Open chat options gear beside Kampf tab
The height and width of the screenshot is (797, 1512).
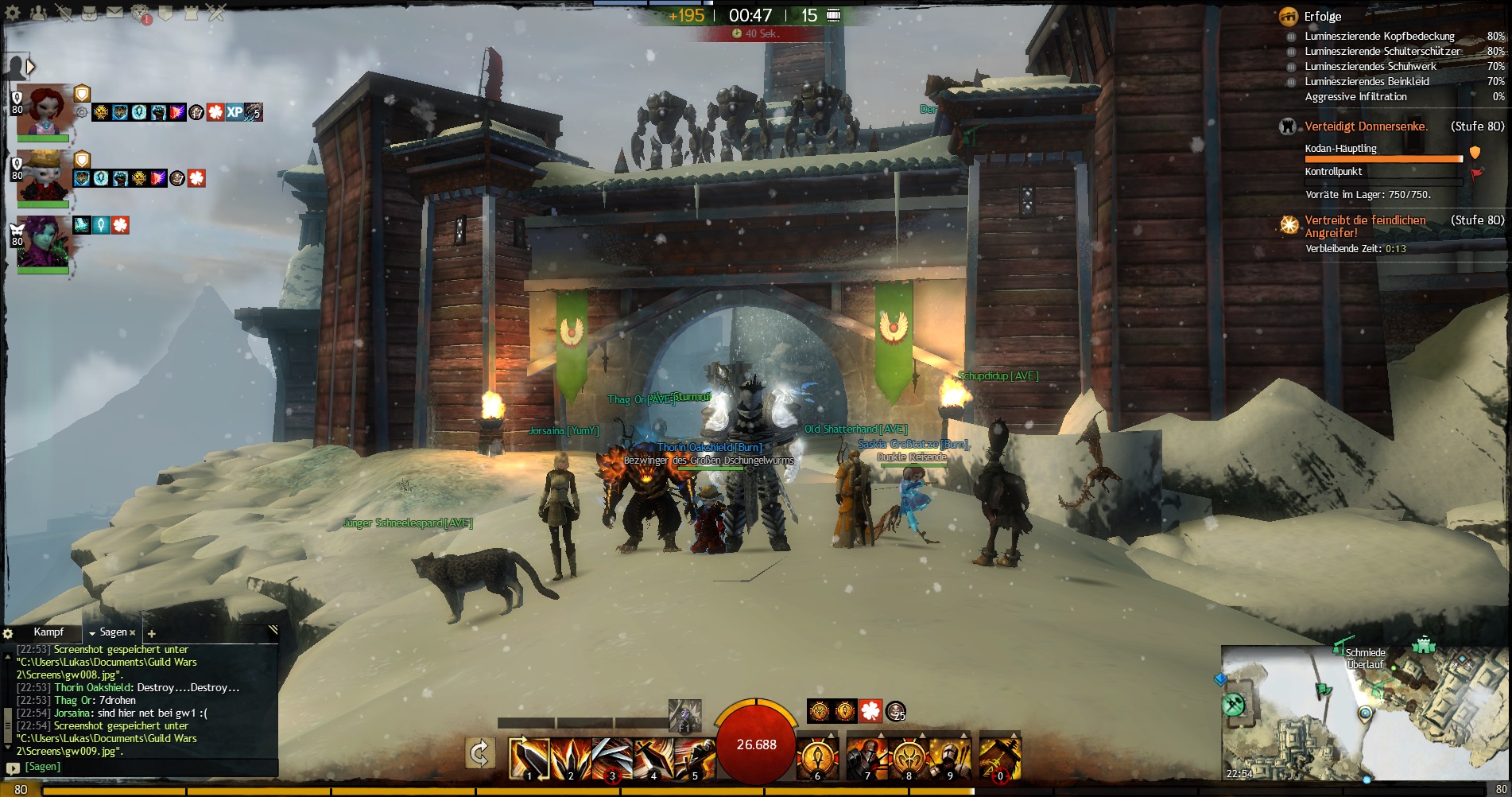click(x=8, y=634)
